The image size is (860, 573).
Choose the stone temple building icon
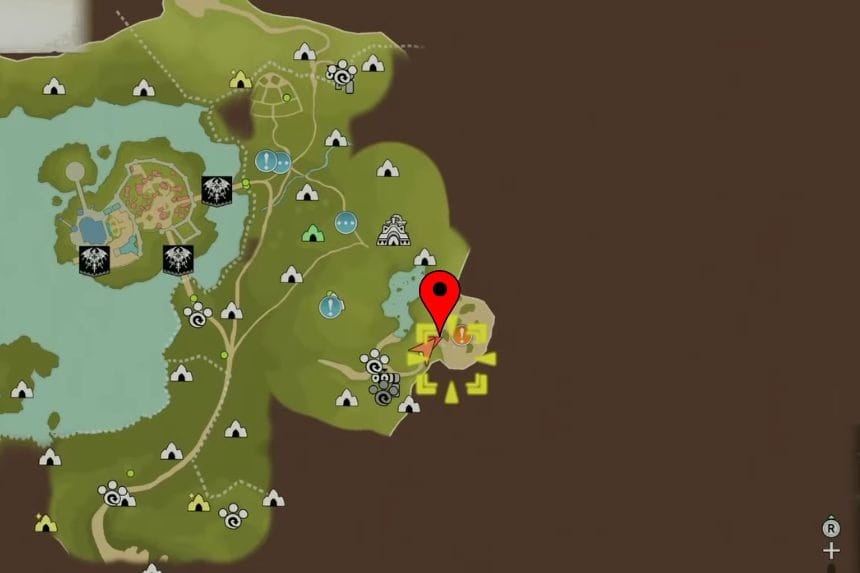(x=392, y=231)
